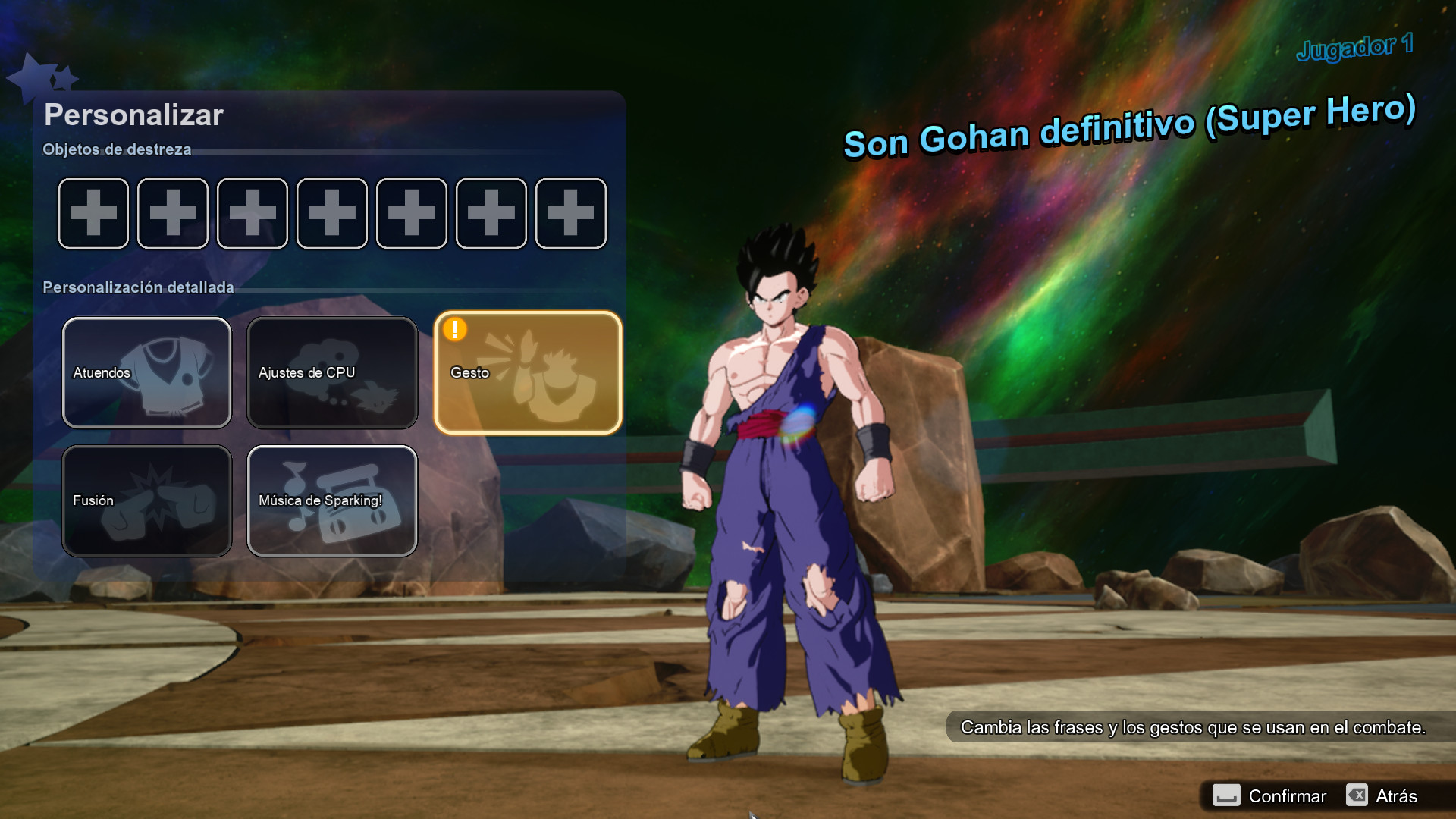Screen dimensions: 1456x819
Task: Open the Gesto customization option
Action: click(527, 372)
